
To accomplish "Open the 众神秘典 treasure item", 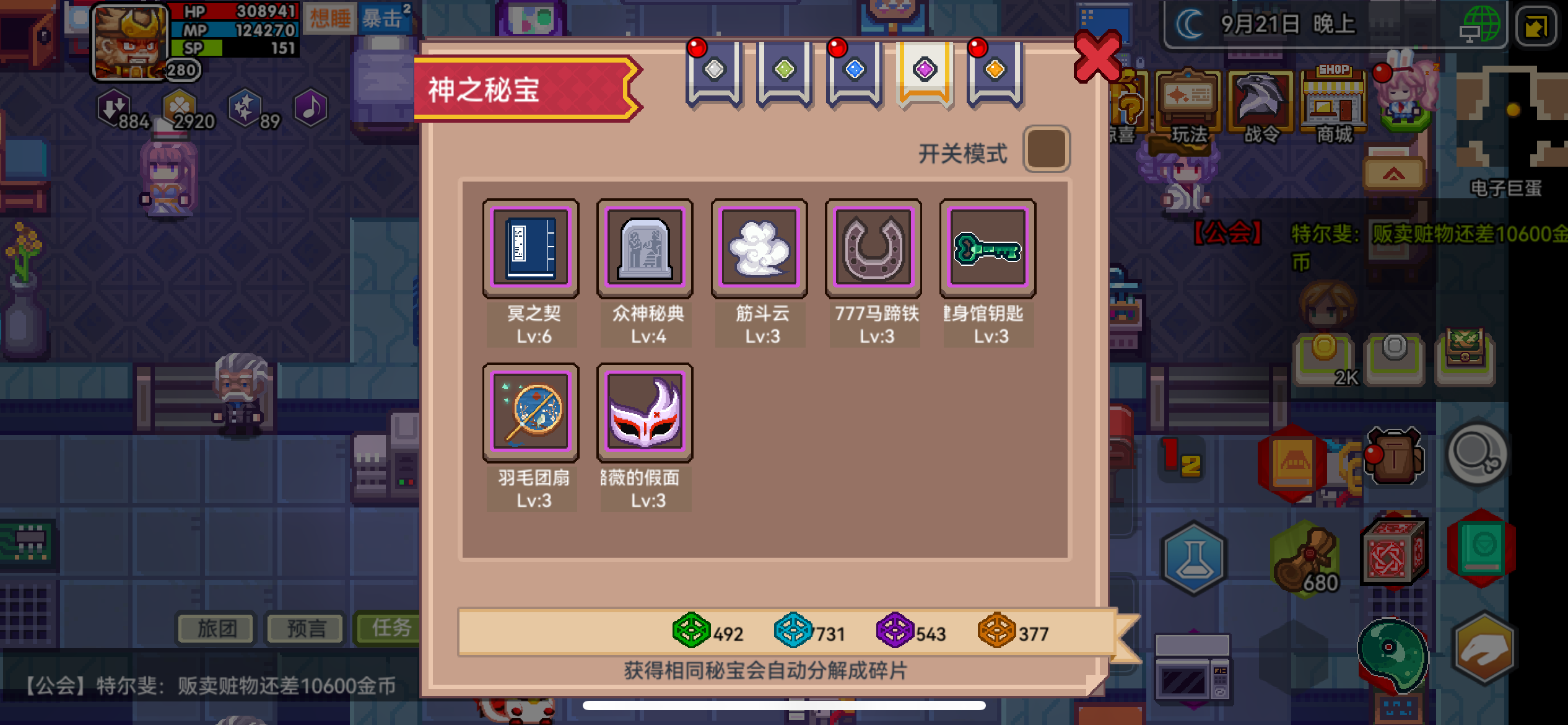I will pyautogui.click(x=645, y=247).
